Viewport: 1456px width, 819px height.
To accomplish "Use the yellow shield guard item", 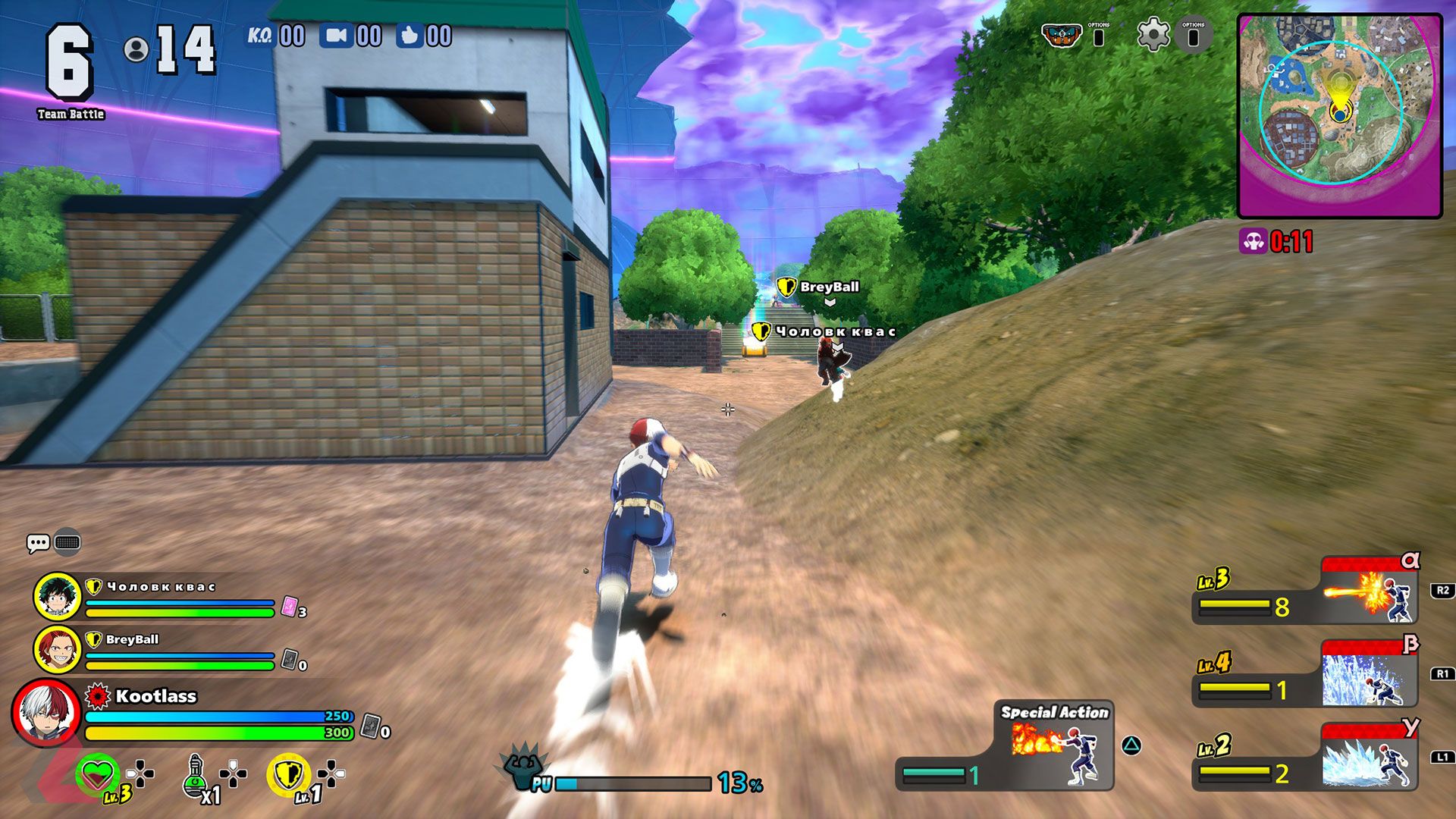I will pos(288,774).
